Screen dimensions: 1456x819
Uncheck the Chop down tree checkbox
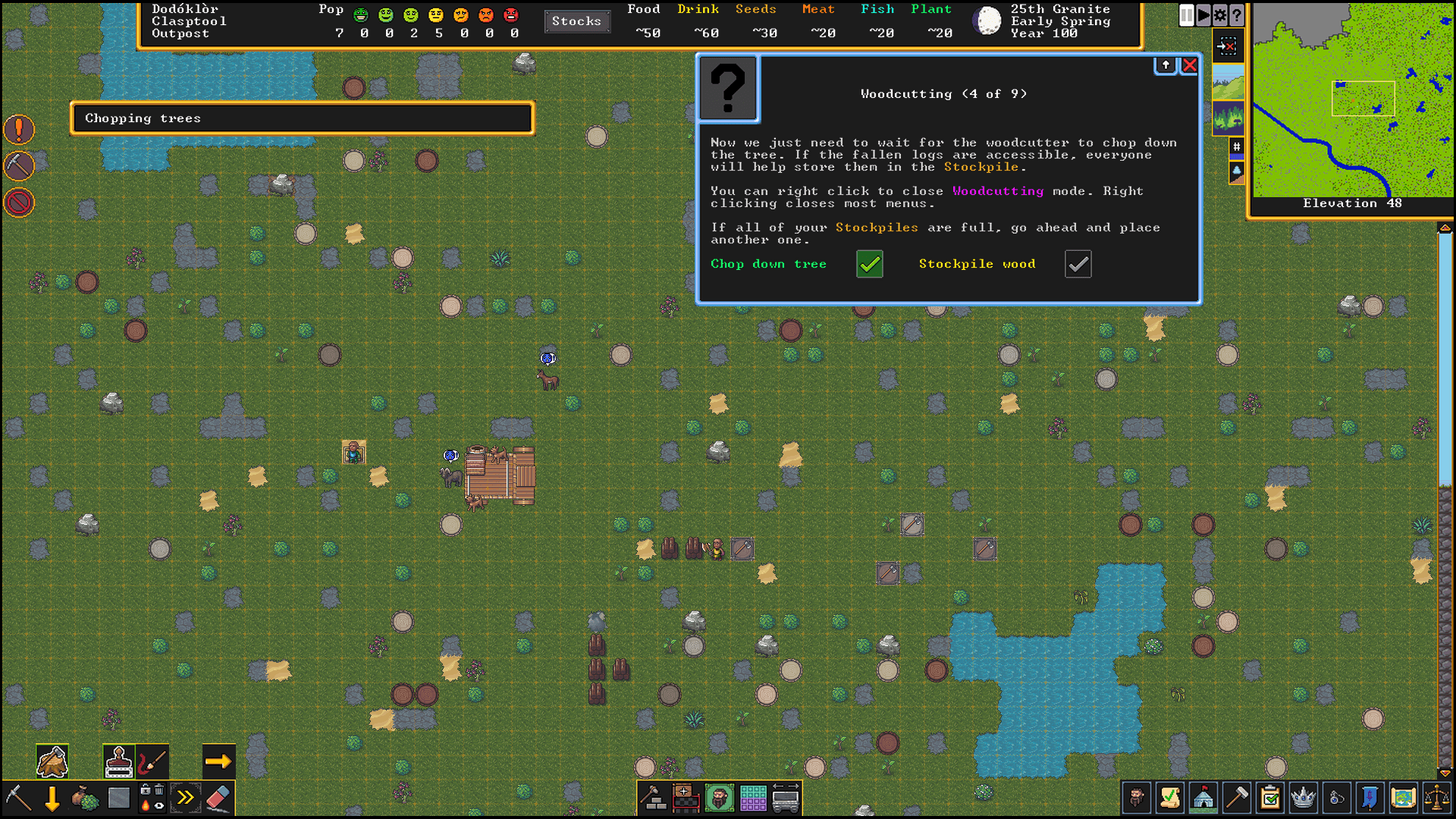tap(869, 264)
